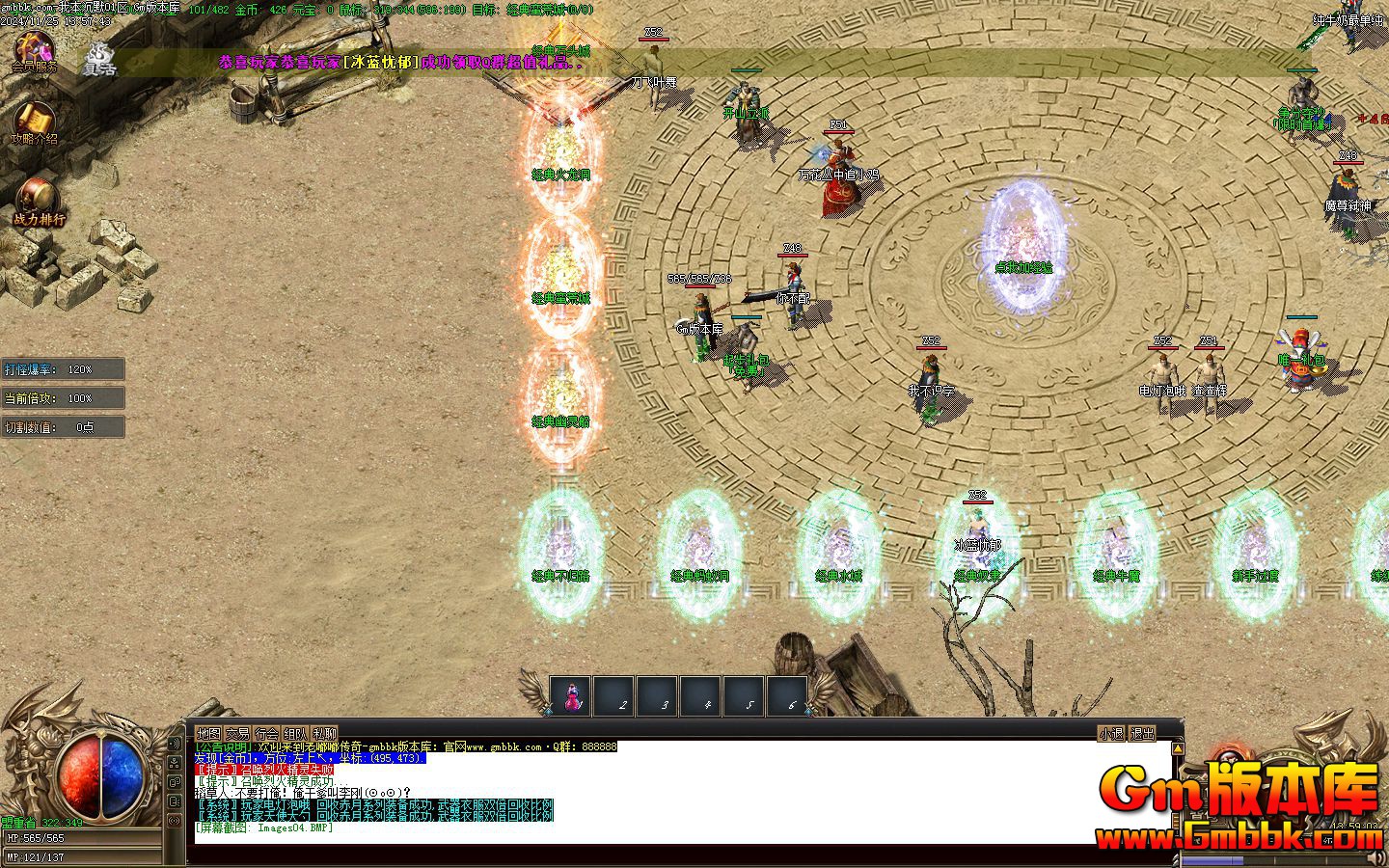Open the 行会 guild tab
Image resolution: width=1389 pixels, height=868 pixels.
point(266,733)
